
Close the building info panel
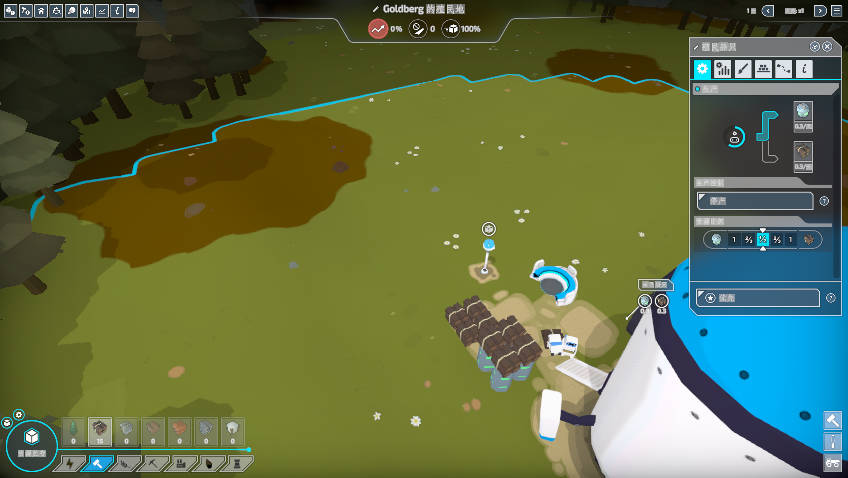827,47
